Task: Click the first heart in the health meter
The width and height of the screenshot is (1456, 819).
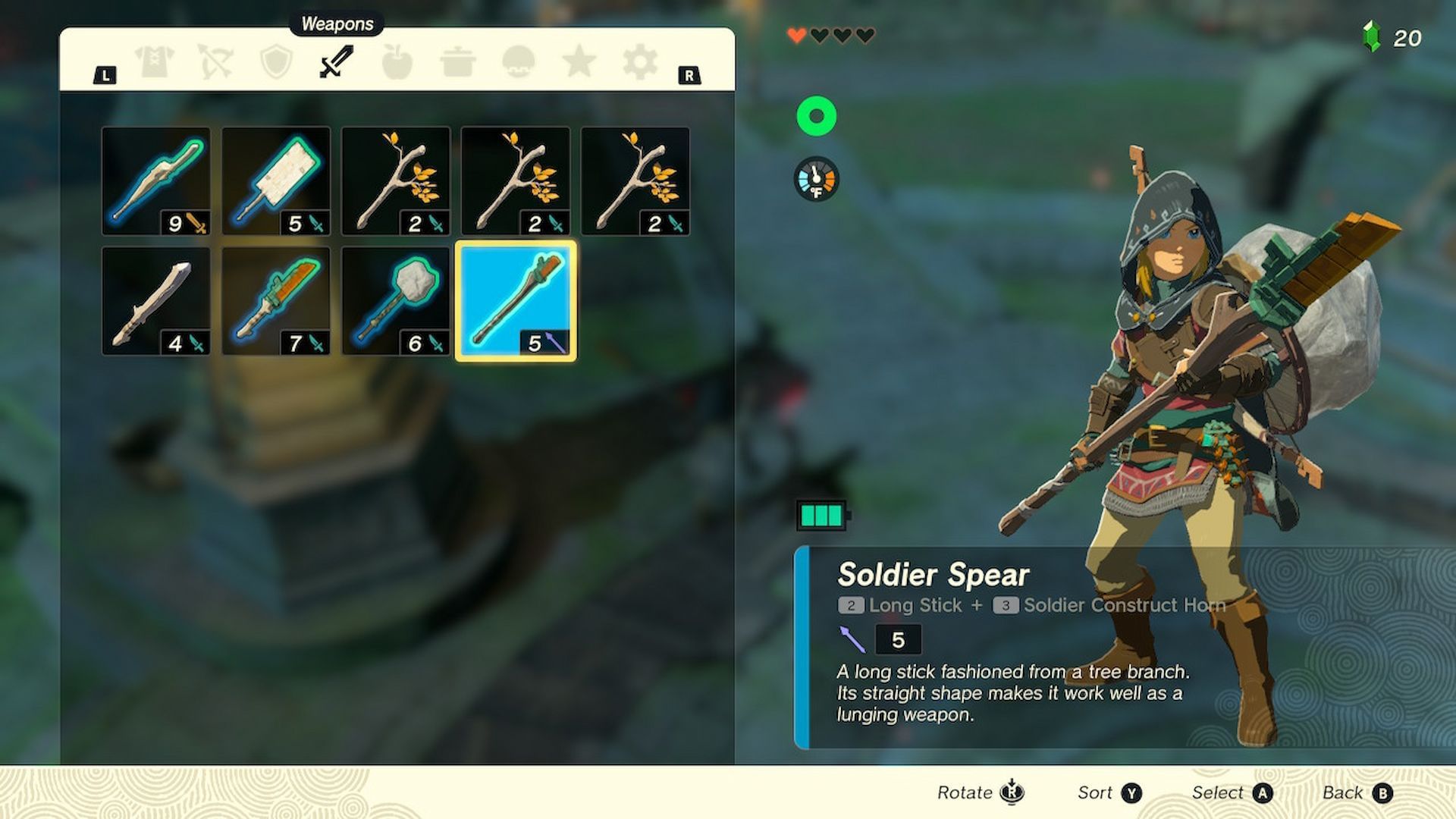Action: click(x=799, y=35)
